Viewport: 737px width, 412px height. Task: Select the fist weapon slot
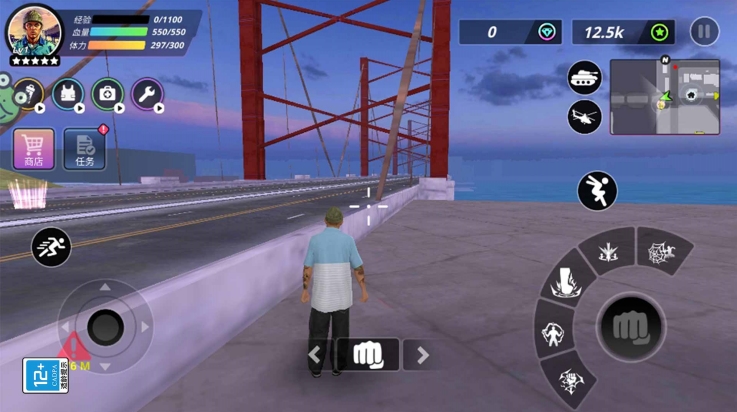click(x=368, y=354)
